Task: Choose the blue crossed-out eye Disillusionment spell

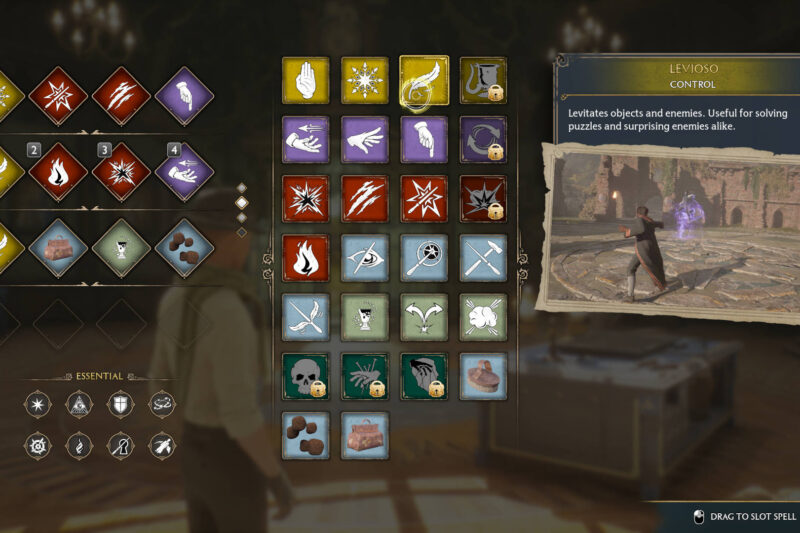Action: [365, 258]
